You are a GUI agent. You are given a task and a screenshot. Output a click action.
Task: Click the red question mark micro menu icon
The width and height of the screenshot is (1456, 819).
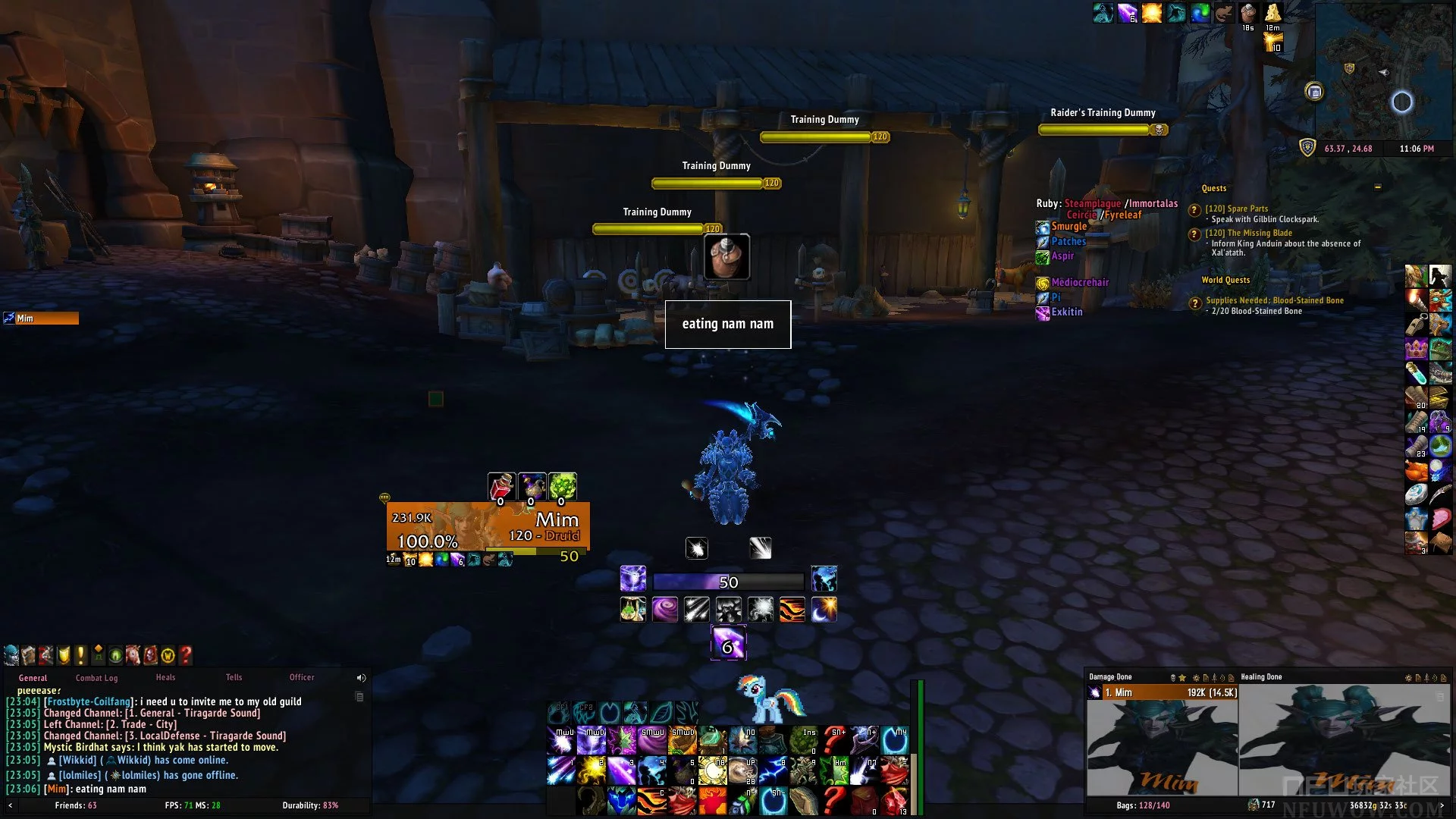tap(186, 654)
